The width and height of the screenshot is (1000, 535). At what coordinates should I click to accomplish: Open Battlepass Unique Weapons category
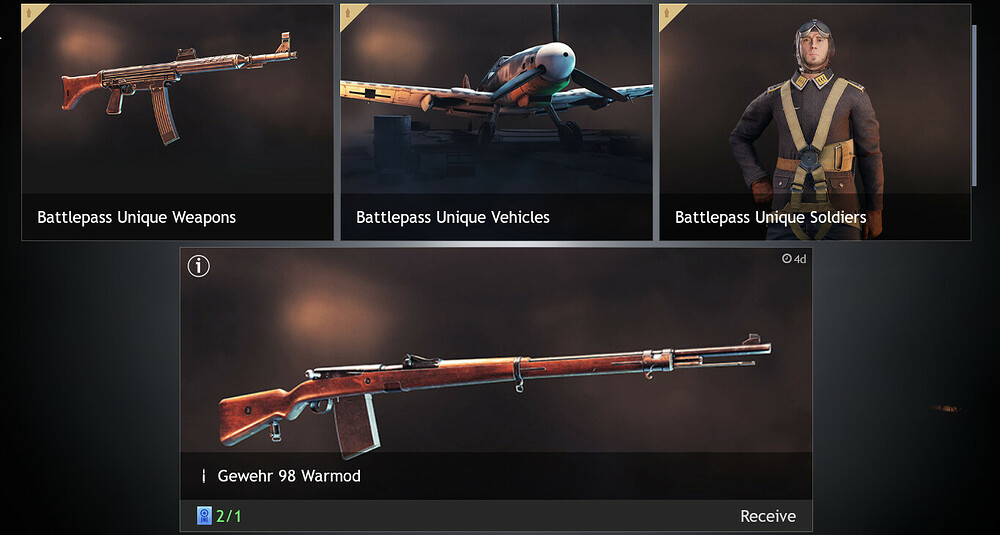(x=177, y=122)
